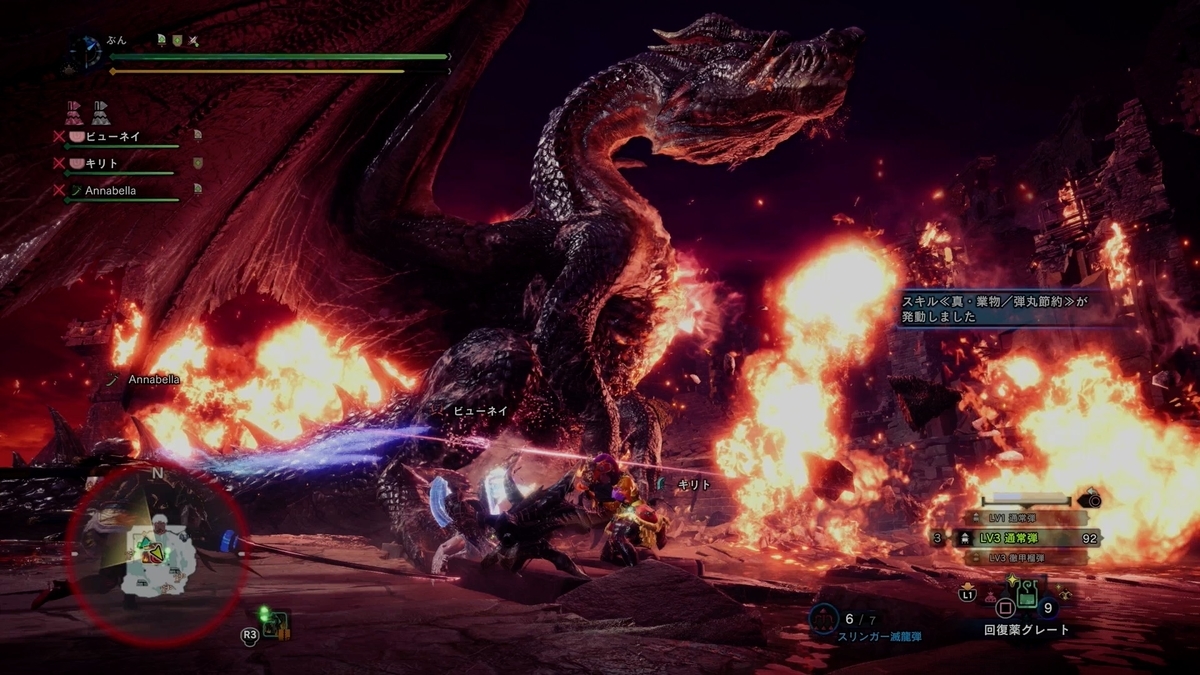Switch to LV3 徹甲榴弾 ammo
1200x675 pixels.
pos(1018,556)
